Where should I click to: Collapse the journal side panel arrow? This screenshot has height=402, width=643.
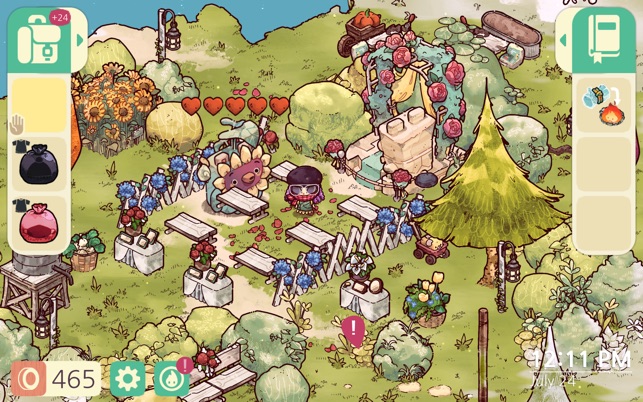coord(564,40)
